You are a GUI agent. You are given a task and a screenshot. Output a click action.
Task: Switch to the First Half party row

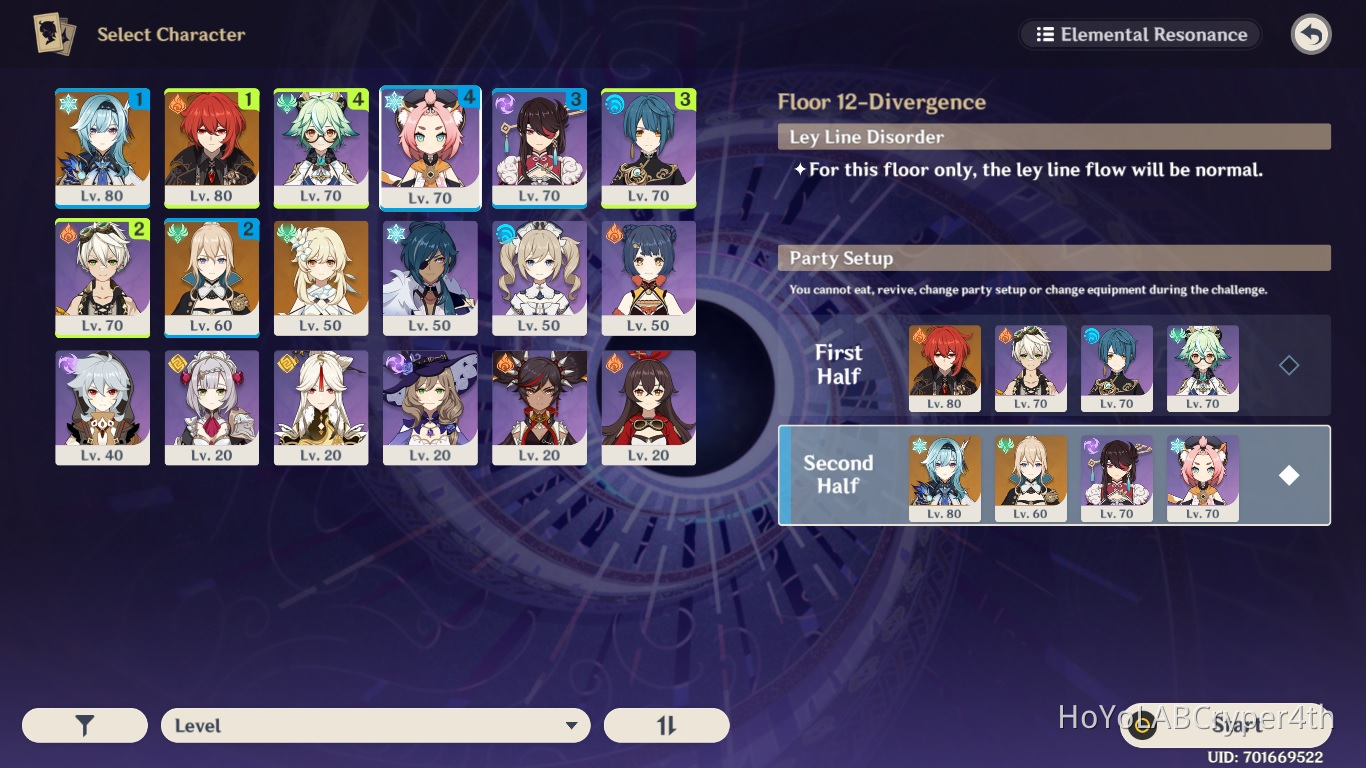tap(838, 365)
